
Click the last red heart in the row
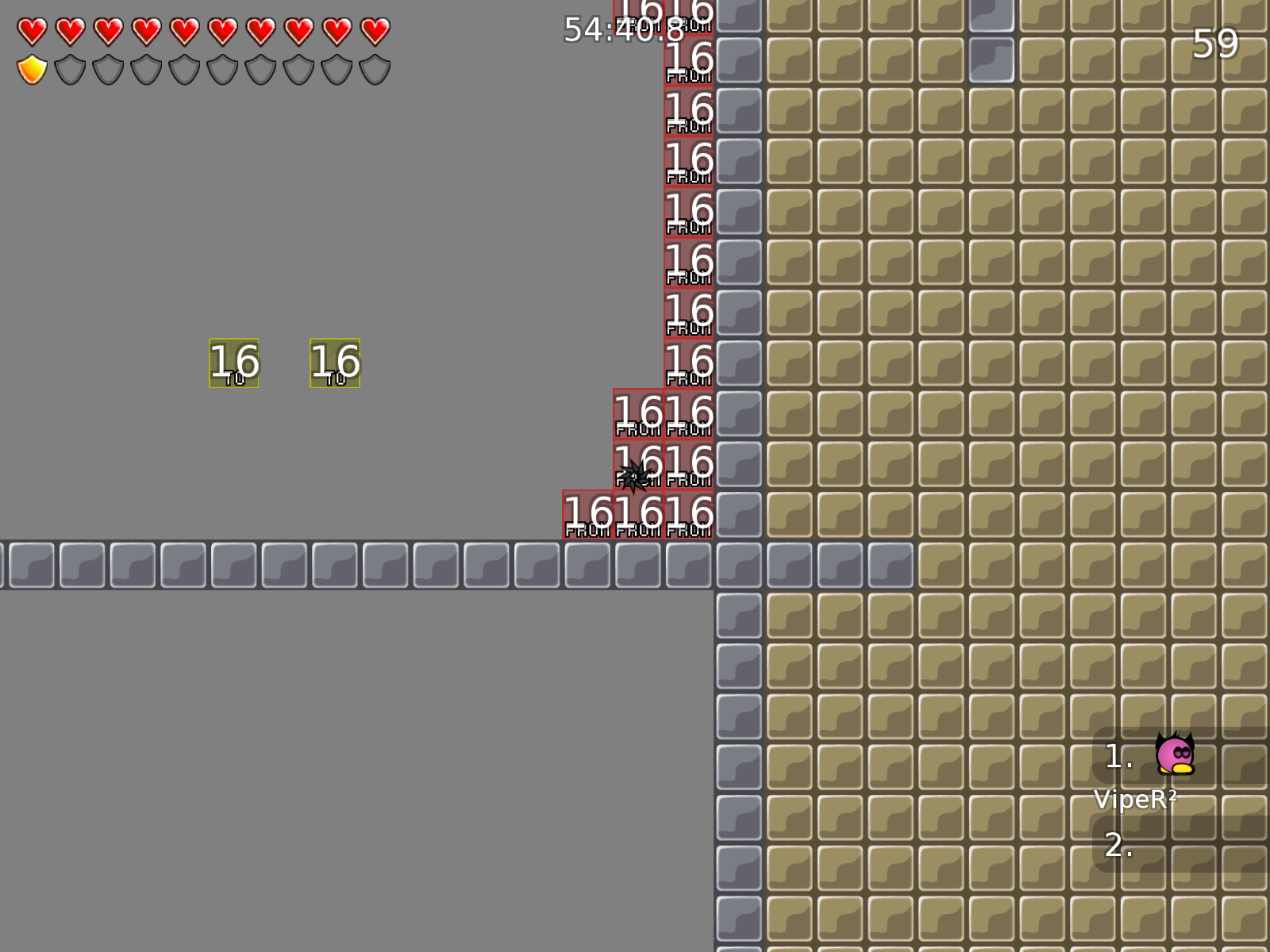click(x=373, y=32)
